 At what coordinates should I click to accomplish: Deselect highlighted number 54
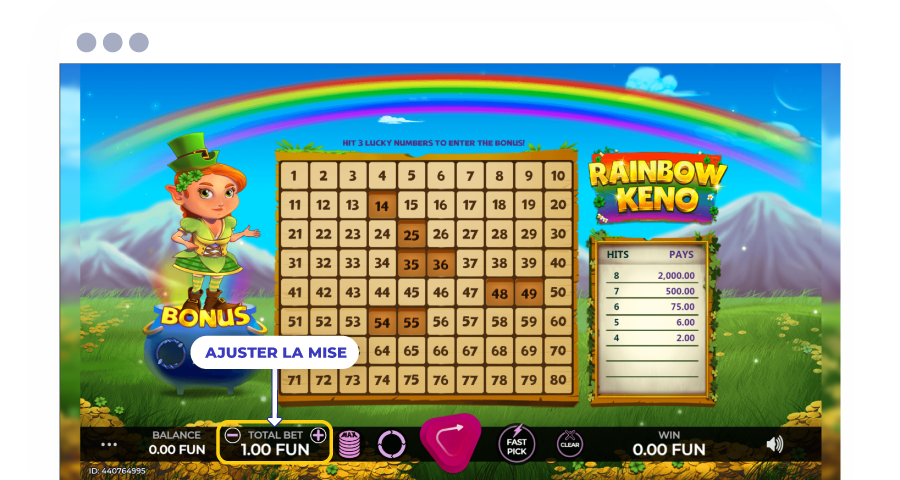click(x=381, y=323)
